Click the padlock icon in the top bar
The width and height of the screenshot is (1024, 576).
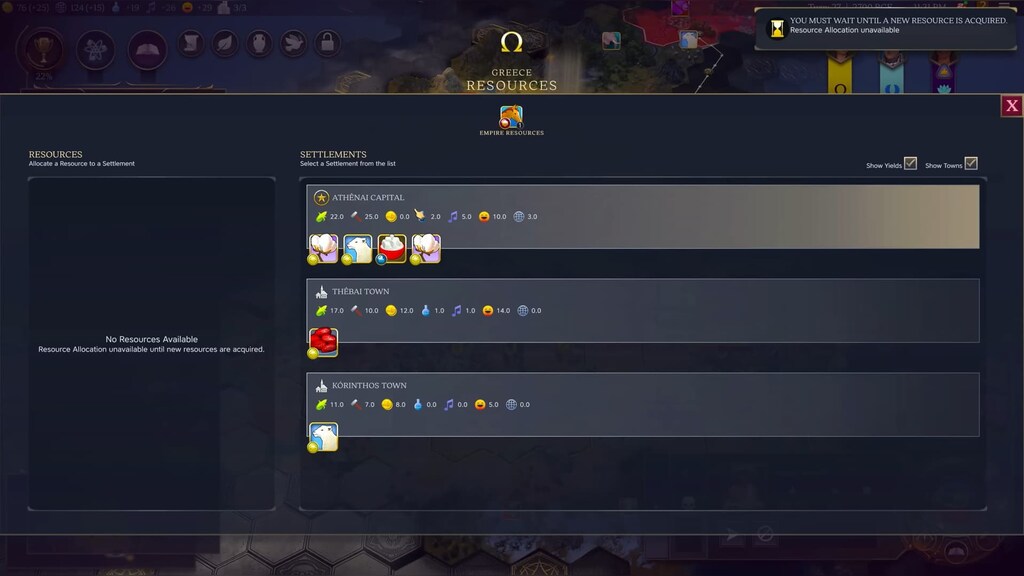coord(327,43)
